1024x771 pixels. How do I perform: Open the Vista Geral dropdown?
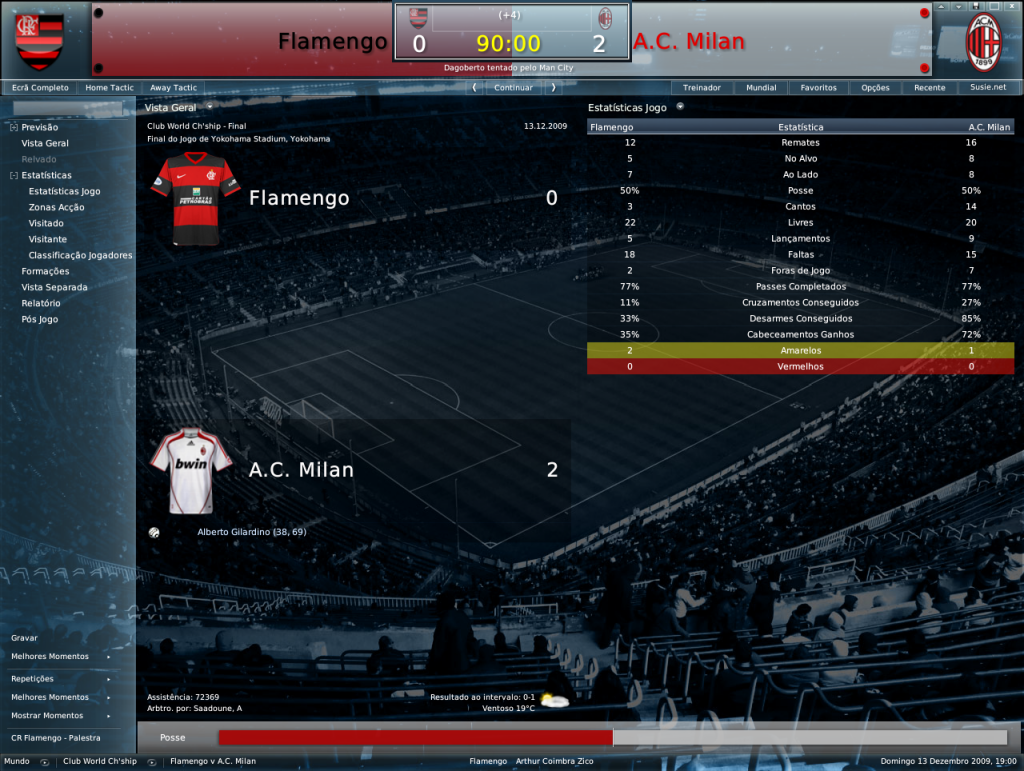click(178, 107)
